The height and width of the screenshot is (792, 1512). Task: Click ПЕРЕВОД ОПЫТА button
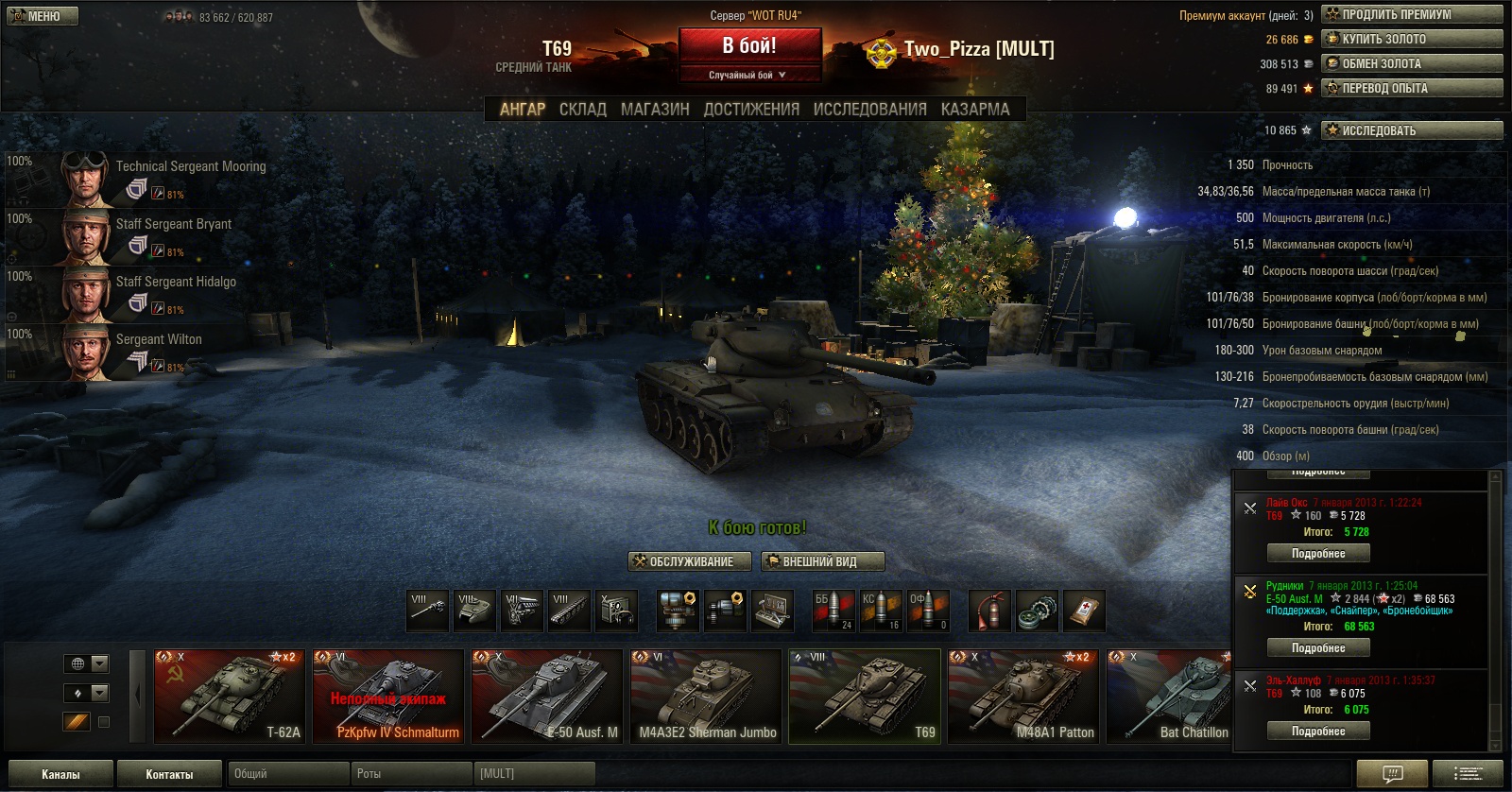click(x=1412, y=88)
